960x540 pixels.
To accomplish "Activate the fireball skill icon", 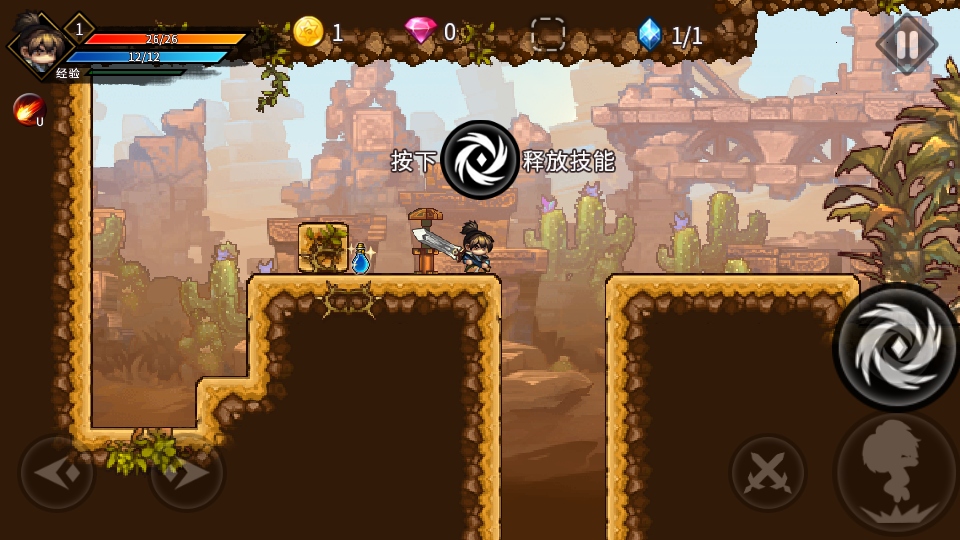I will coord(28,109).
